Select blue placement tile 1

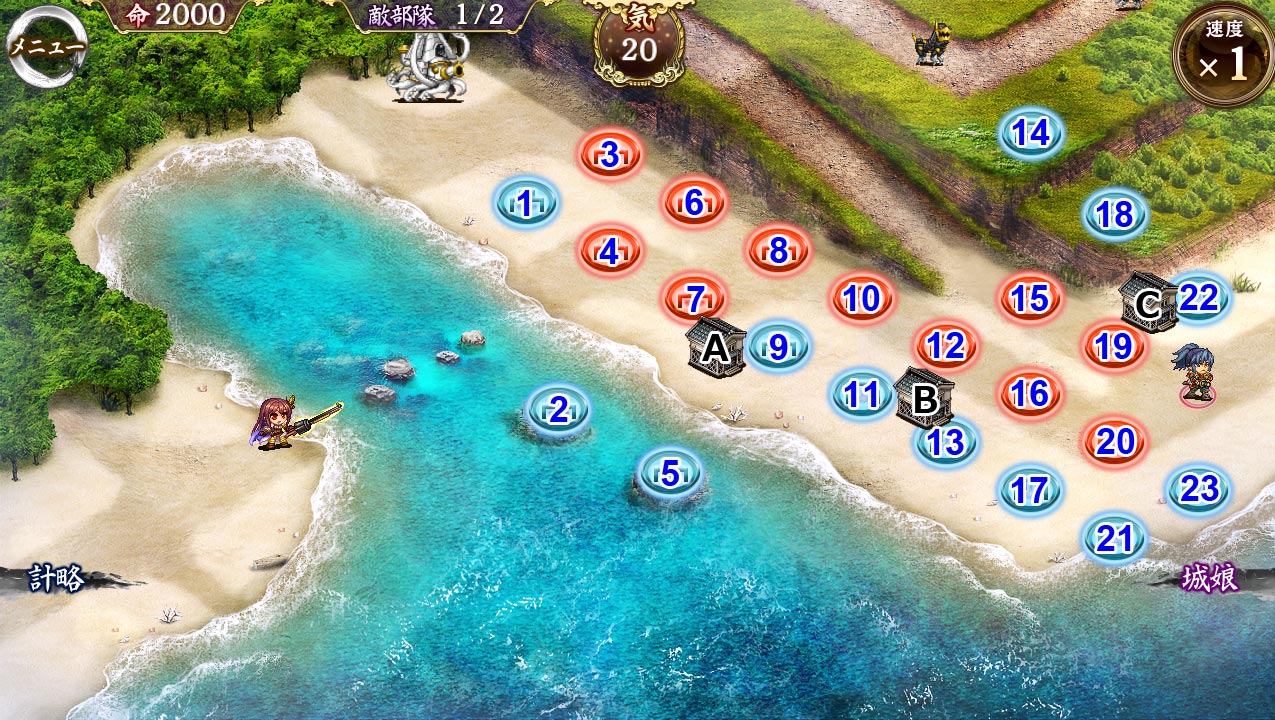pos(526,204)
